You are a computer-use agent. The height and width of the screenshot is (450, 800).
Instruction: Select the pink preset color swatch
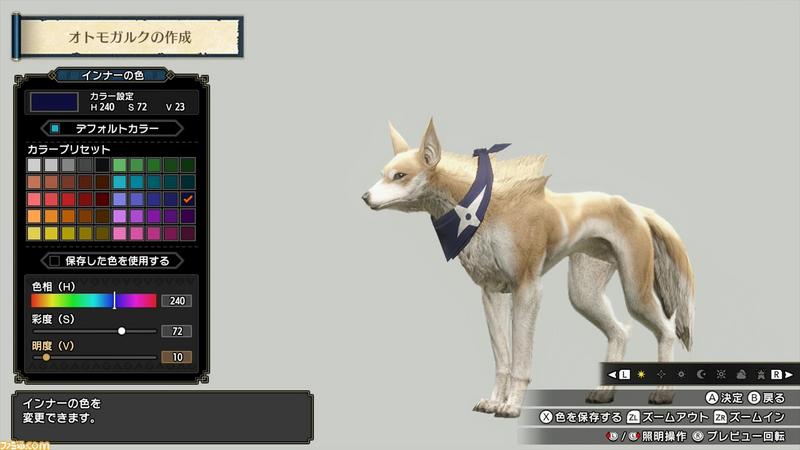coord(120,232)
